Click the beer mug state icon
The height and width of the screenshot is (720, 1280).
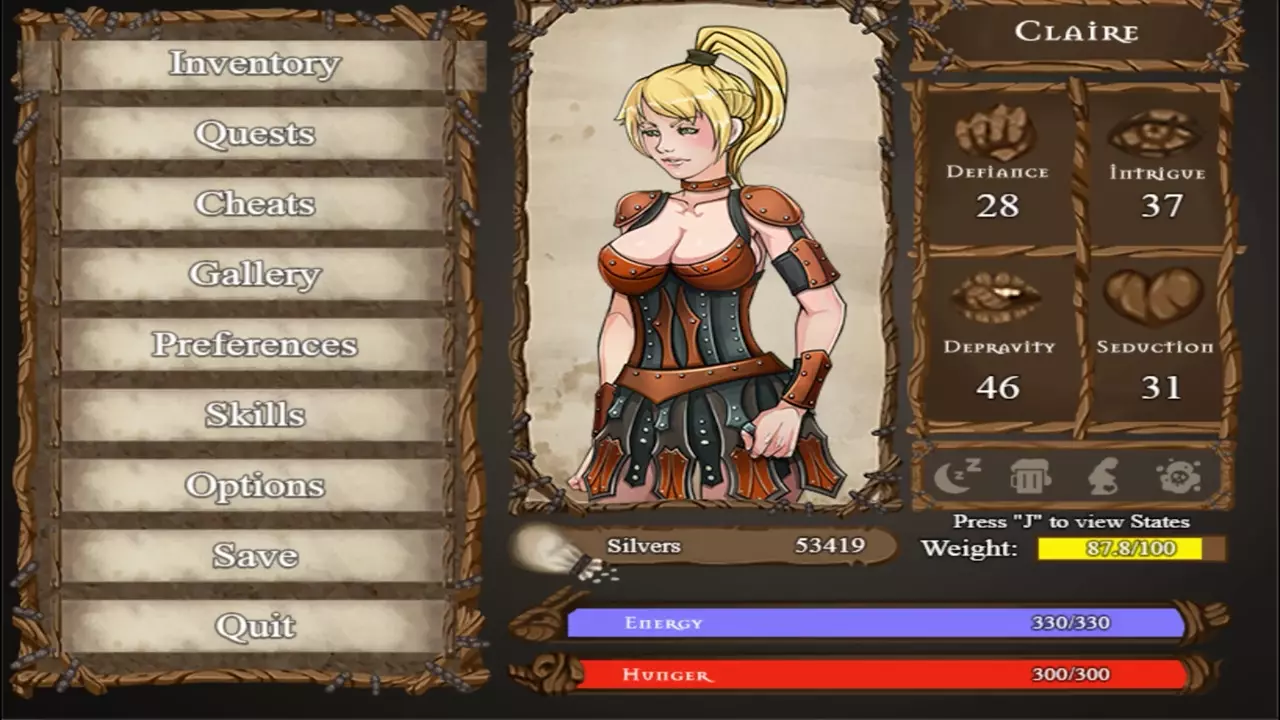[x=1030, y=476]
